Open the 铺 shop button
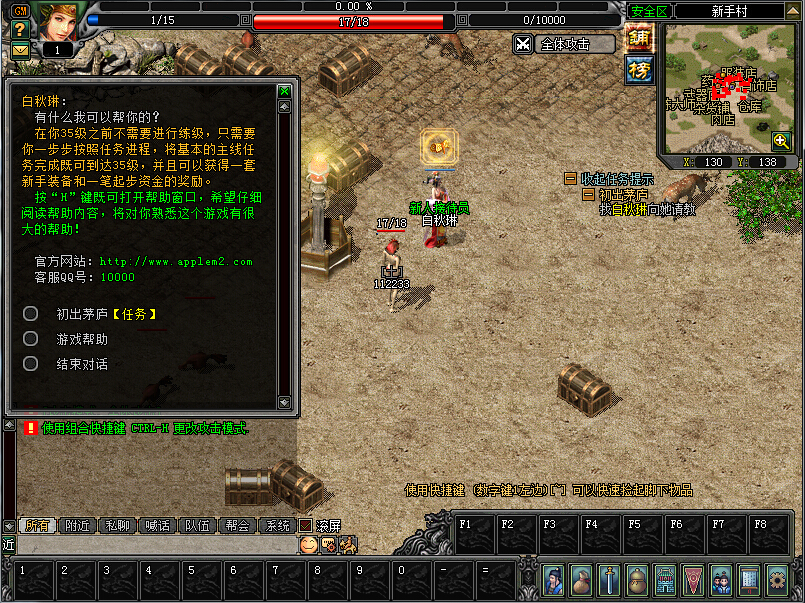The height and width of the screenshot is (603, 805). tap(640, 38)
